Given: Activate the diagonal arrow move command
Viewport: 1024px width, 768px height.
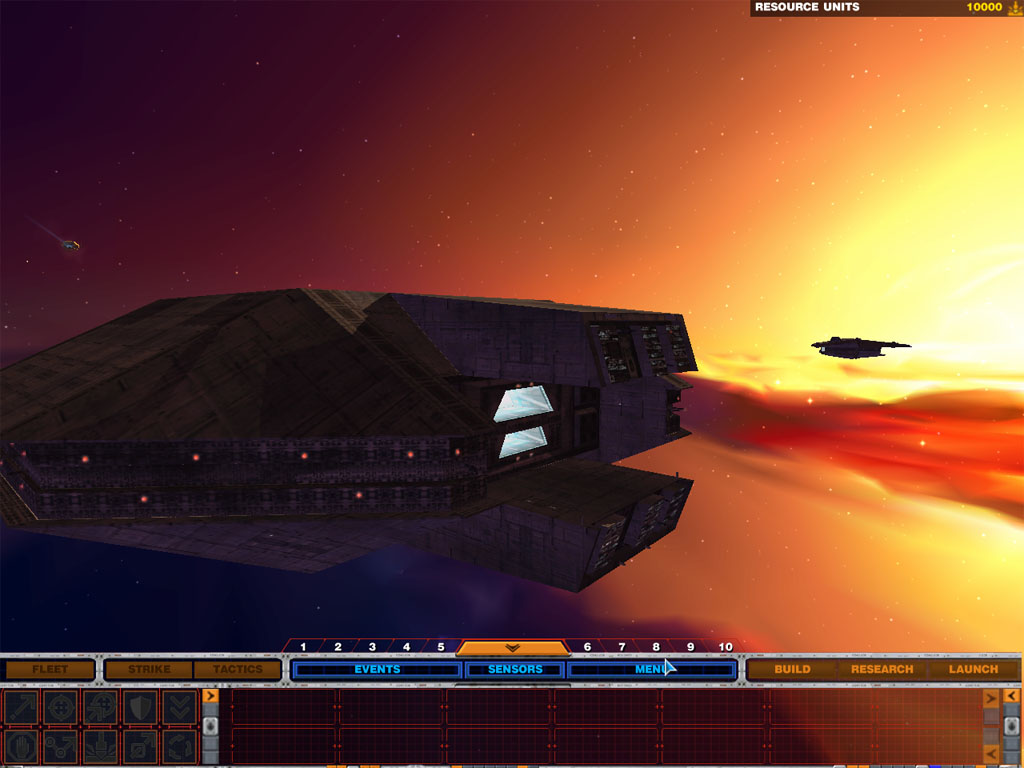Looking at the screenshot, I should (x=21, y=707).
